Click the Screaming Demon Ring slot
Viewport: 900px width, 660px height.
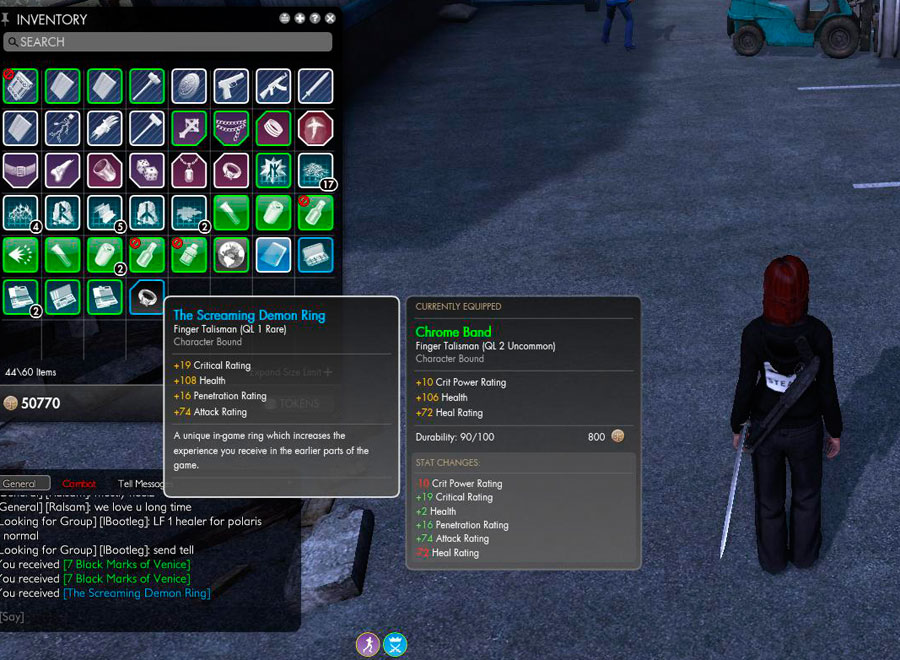point(147,297)
